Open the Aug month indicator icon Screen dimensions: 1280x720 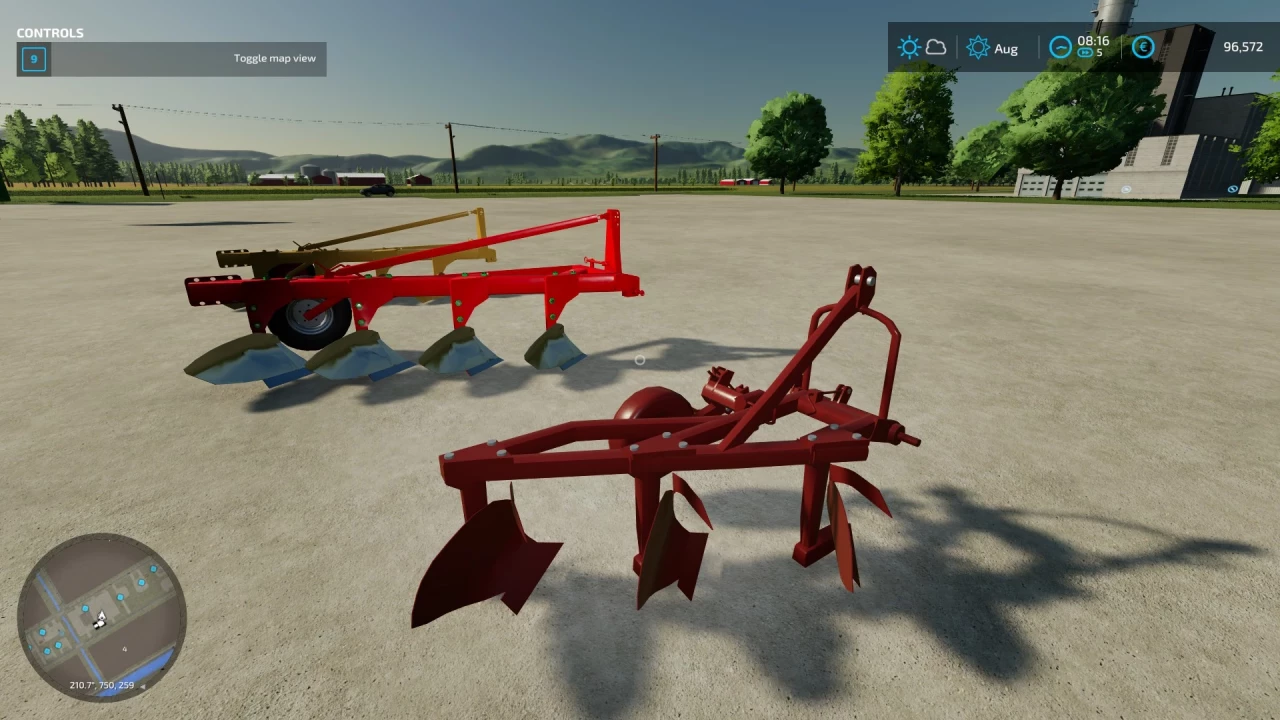[978, 47]
